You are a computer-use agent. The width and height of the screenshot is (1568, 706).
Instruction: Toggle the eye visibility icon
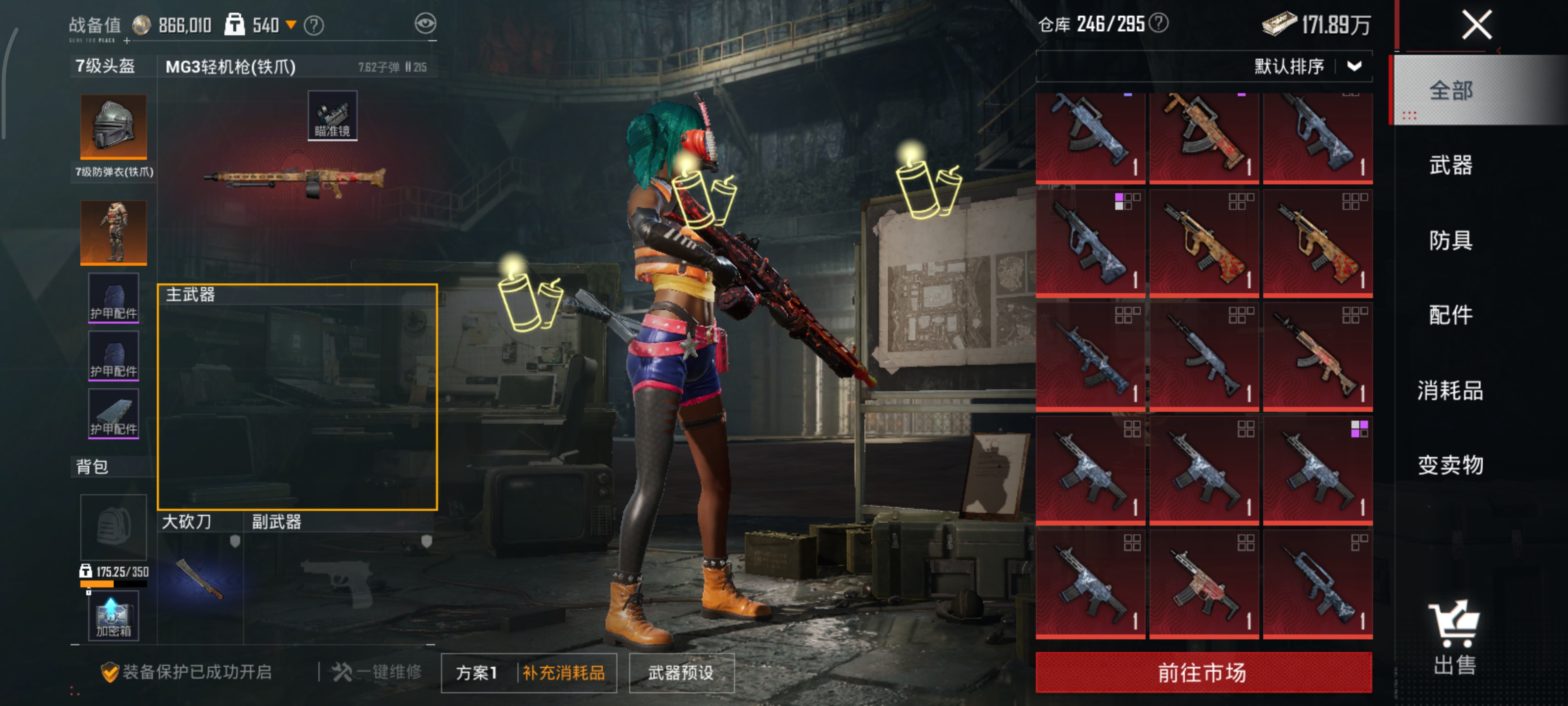425,25
